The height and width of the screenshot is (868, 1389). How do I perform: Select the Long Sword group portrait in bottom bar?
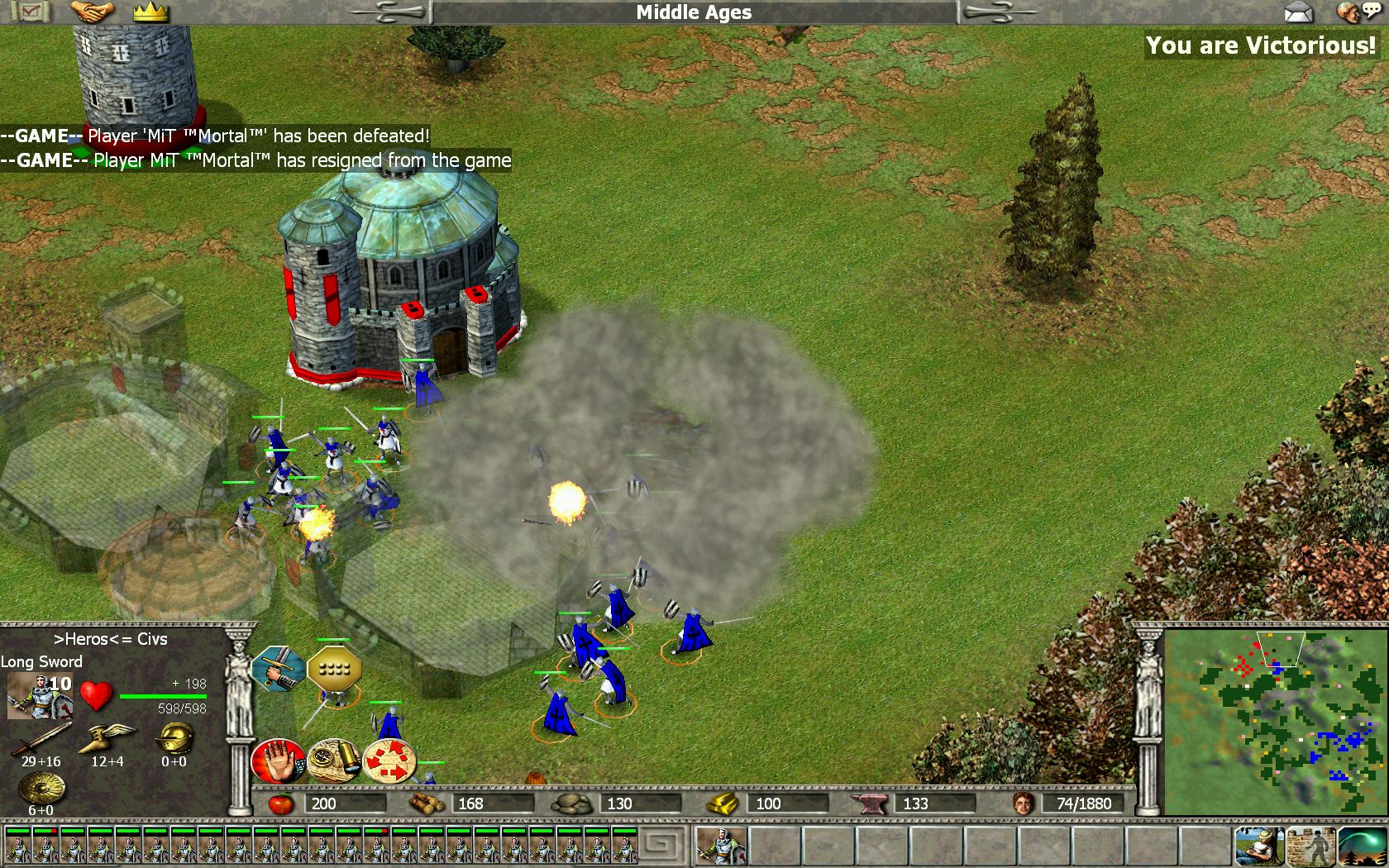tap(722, 846)
